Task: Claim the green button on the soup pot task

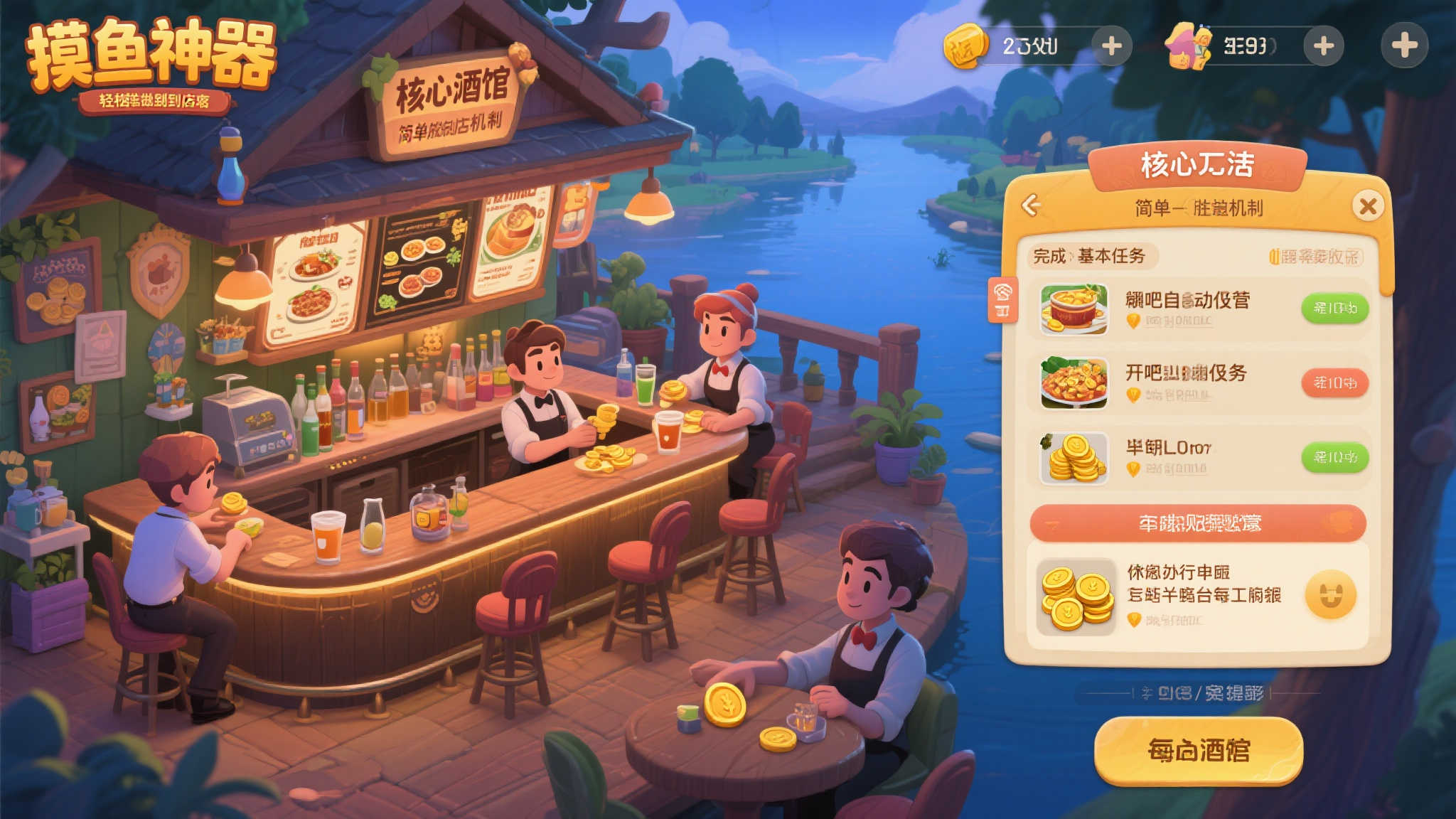Action: point(1334,309)
